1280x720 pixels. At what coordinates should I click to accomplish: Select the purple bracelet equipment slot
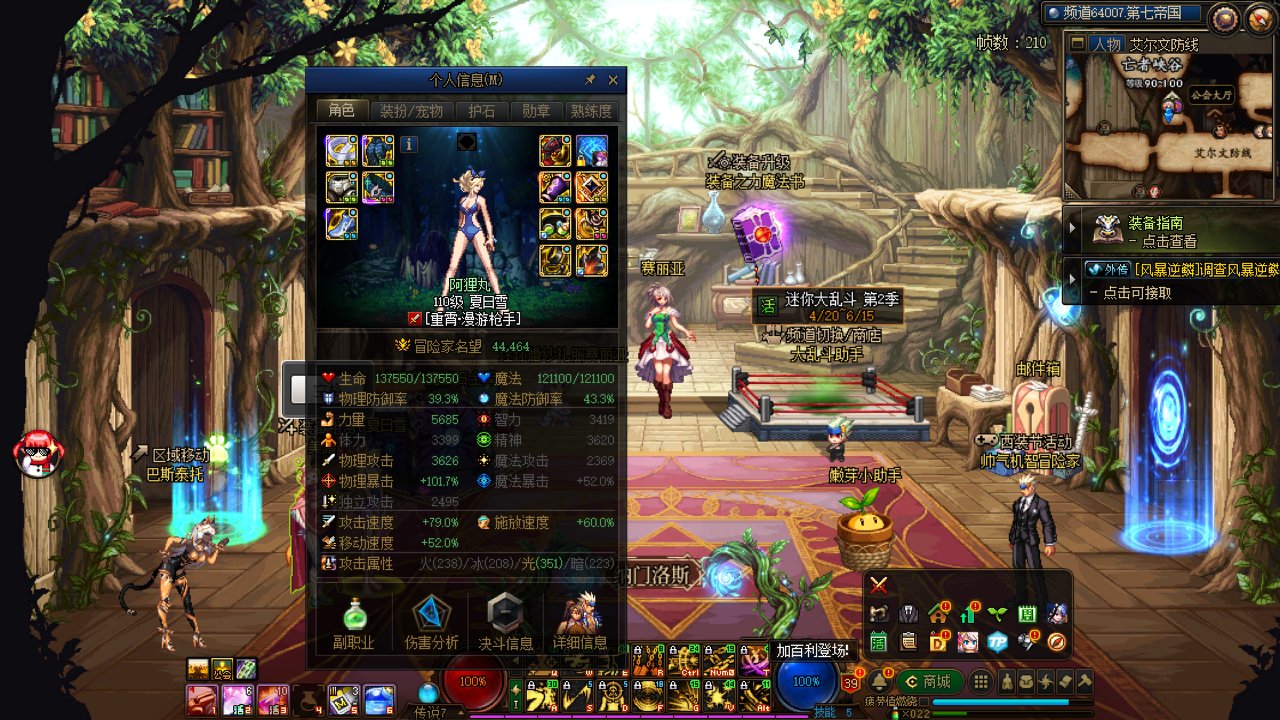tap(555, 187)
